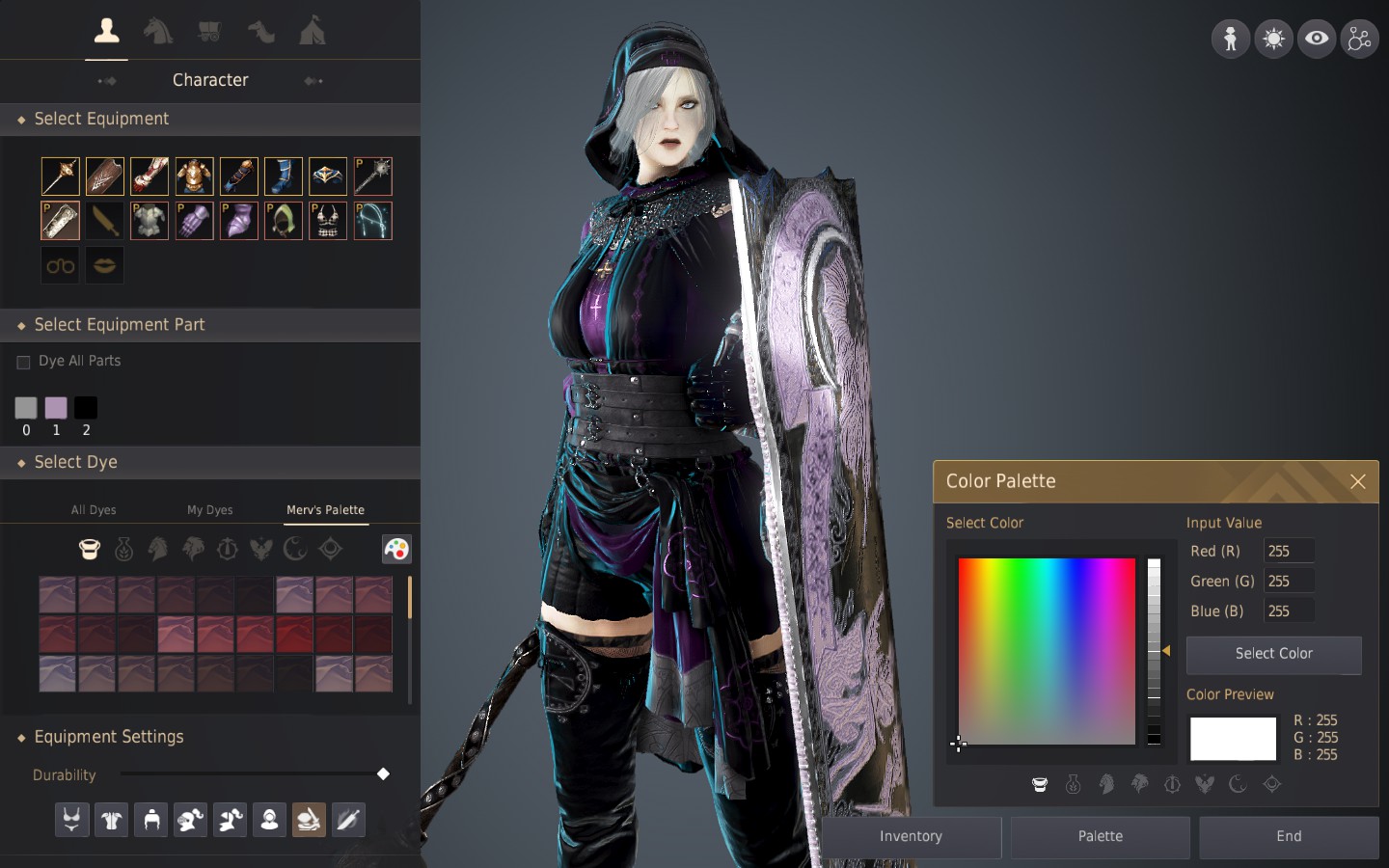Select equipment part swatch number 1
Image resolution: width=1389 pixels, height=868 pixels.
coord(56,408)
